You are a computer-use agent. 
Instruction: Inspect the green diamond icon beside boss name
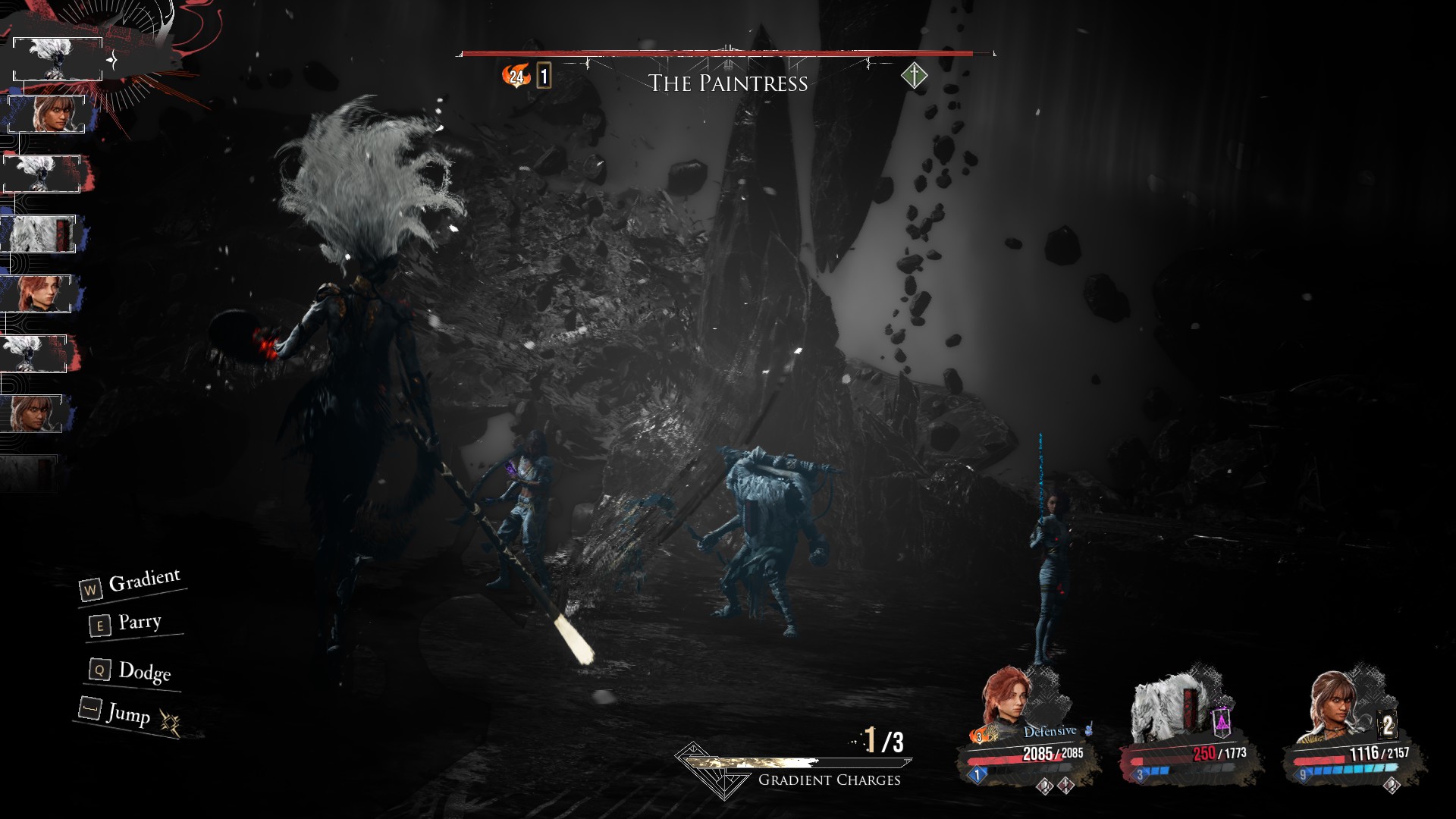tap(915, 76)
